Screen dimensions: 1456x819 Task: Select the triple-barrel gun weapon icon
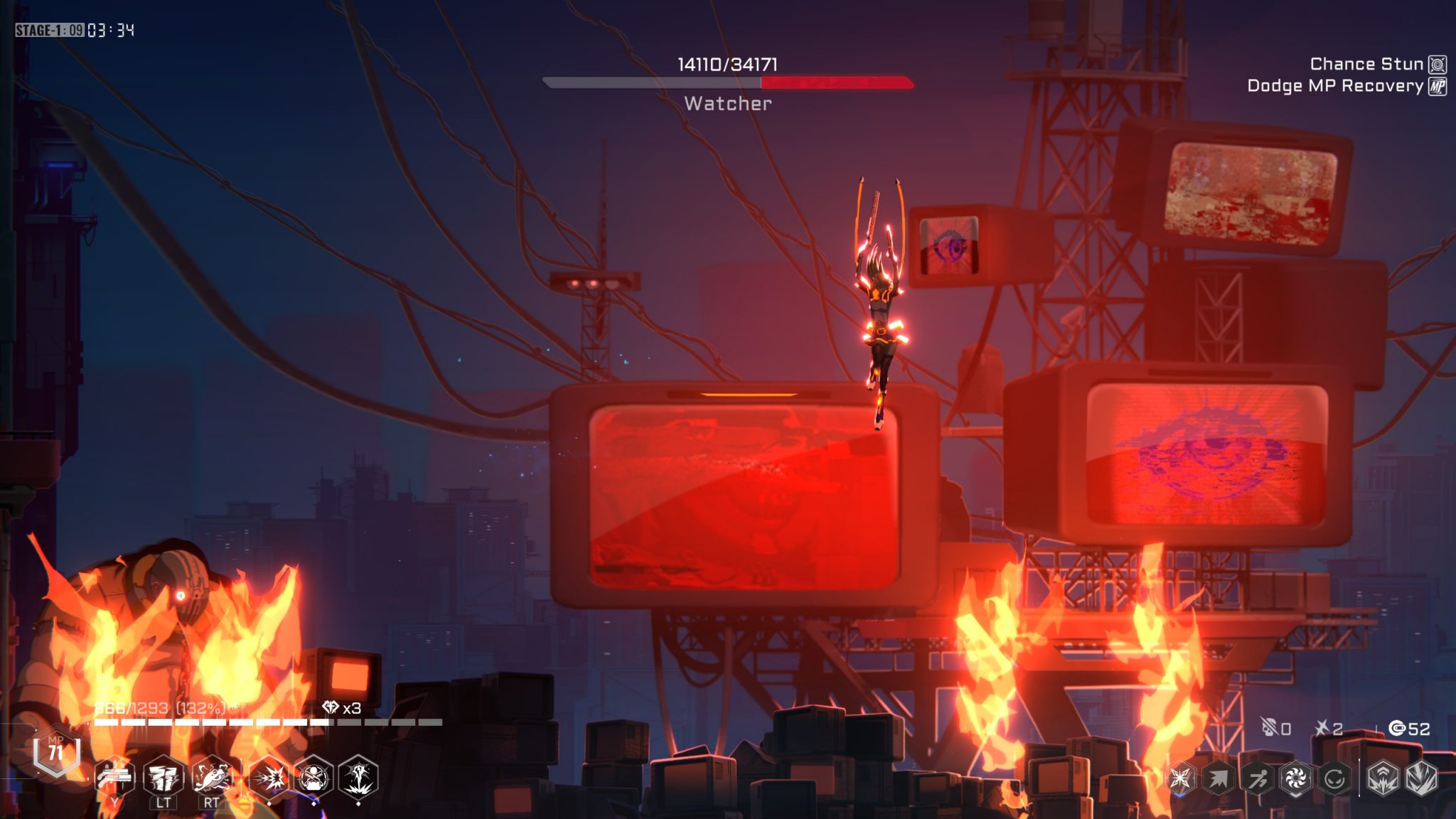tap(115, 777)
